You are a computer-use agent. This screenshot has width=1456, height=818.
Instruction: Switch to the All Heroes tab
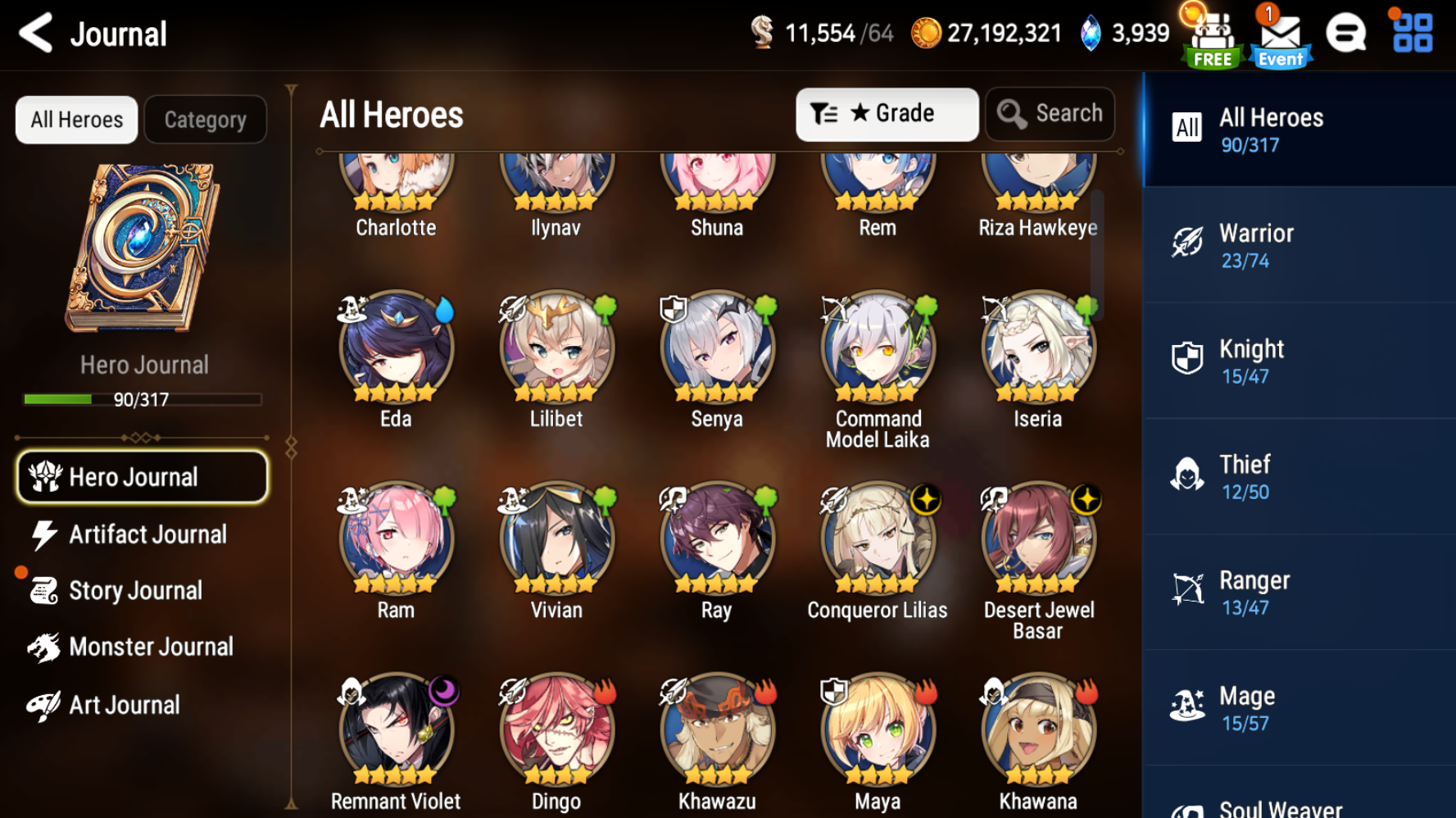pos(75,120)
